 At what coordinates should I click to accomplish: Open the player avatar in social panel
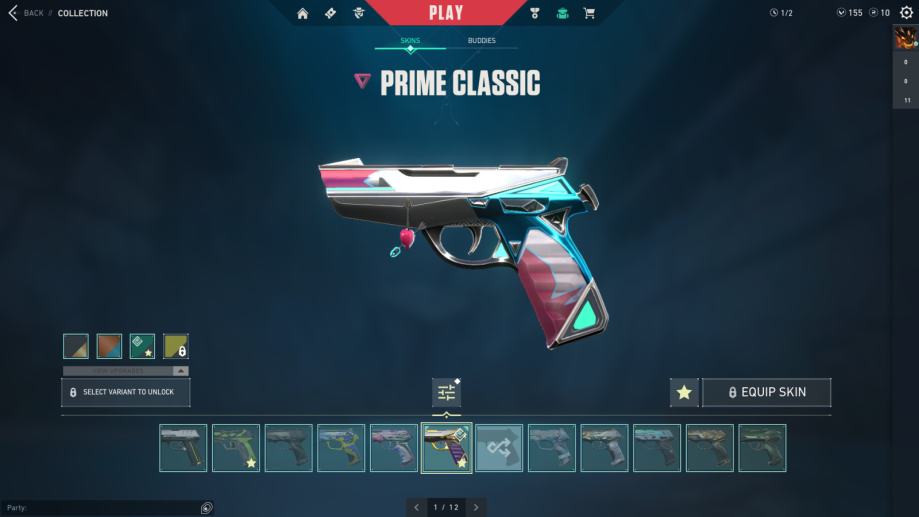click(x=905, y=38)
